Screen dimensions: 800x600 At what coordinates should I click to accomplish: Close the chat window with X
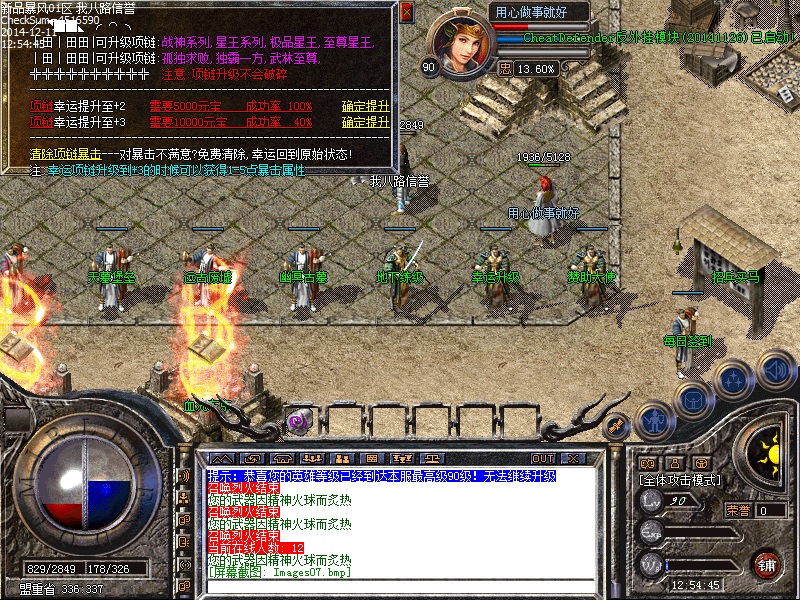click(x=572, y=458)
